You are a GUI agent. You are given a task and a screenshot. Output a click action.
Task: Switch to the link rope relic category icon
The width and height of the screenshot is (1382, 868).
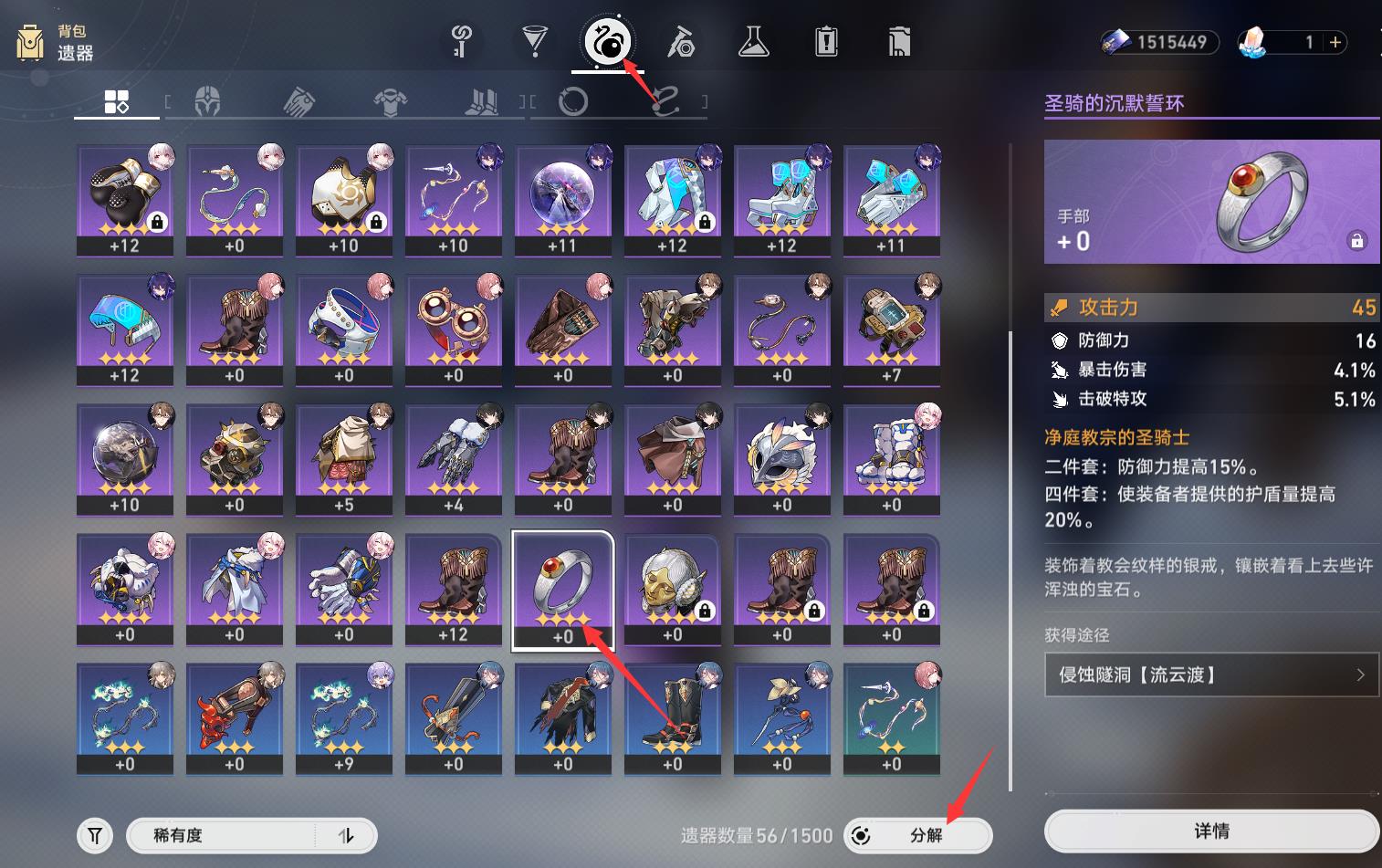point(665,102)
